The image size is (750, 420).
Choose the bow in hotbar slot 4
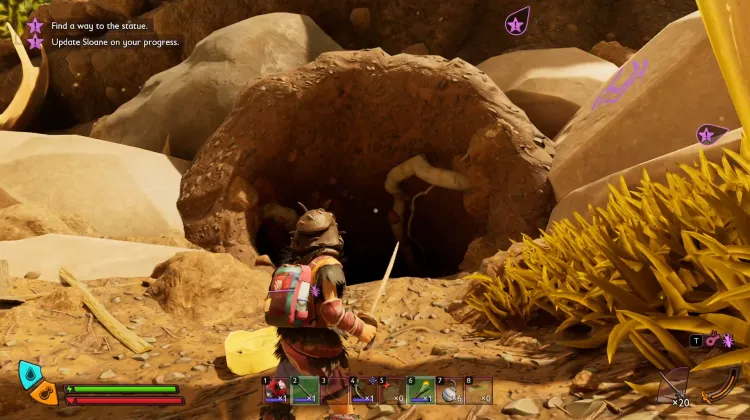(364, 389)
